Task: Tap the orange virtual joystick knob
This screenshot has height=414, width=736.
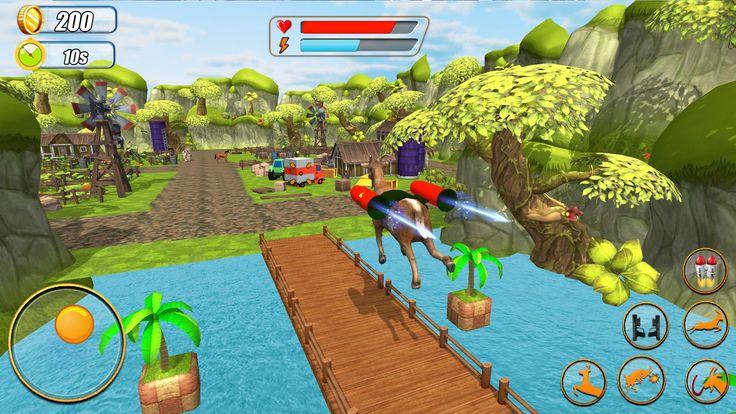Action: (x=74, y=324)
